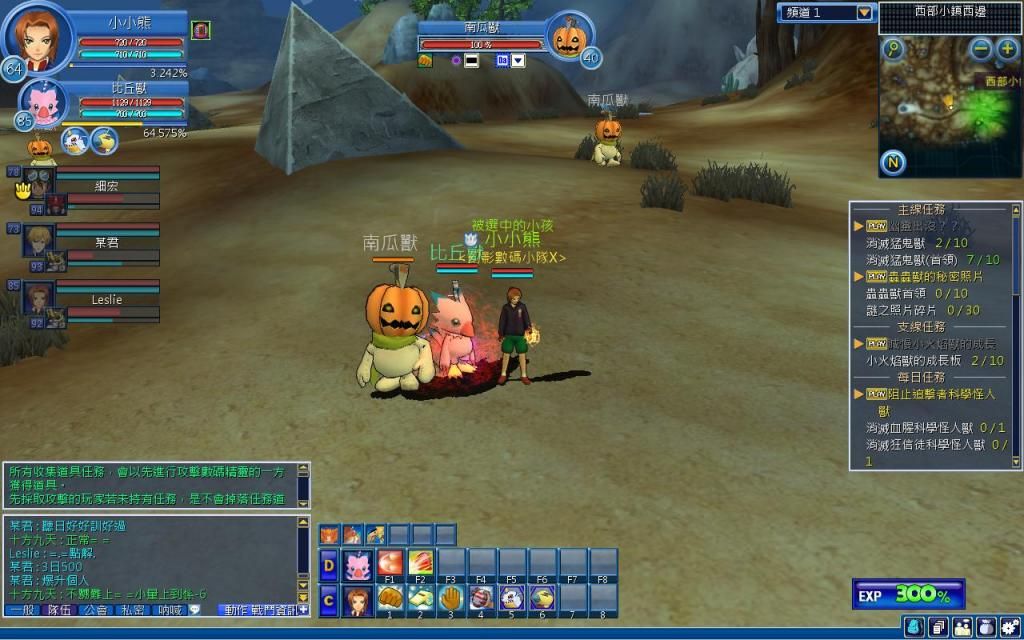Open the friends/community people icon
The image size is (1024, 640).
tap(962, 626)
